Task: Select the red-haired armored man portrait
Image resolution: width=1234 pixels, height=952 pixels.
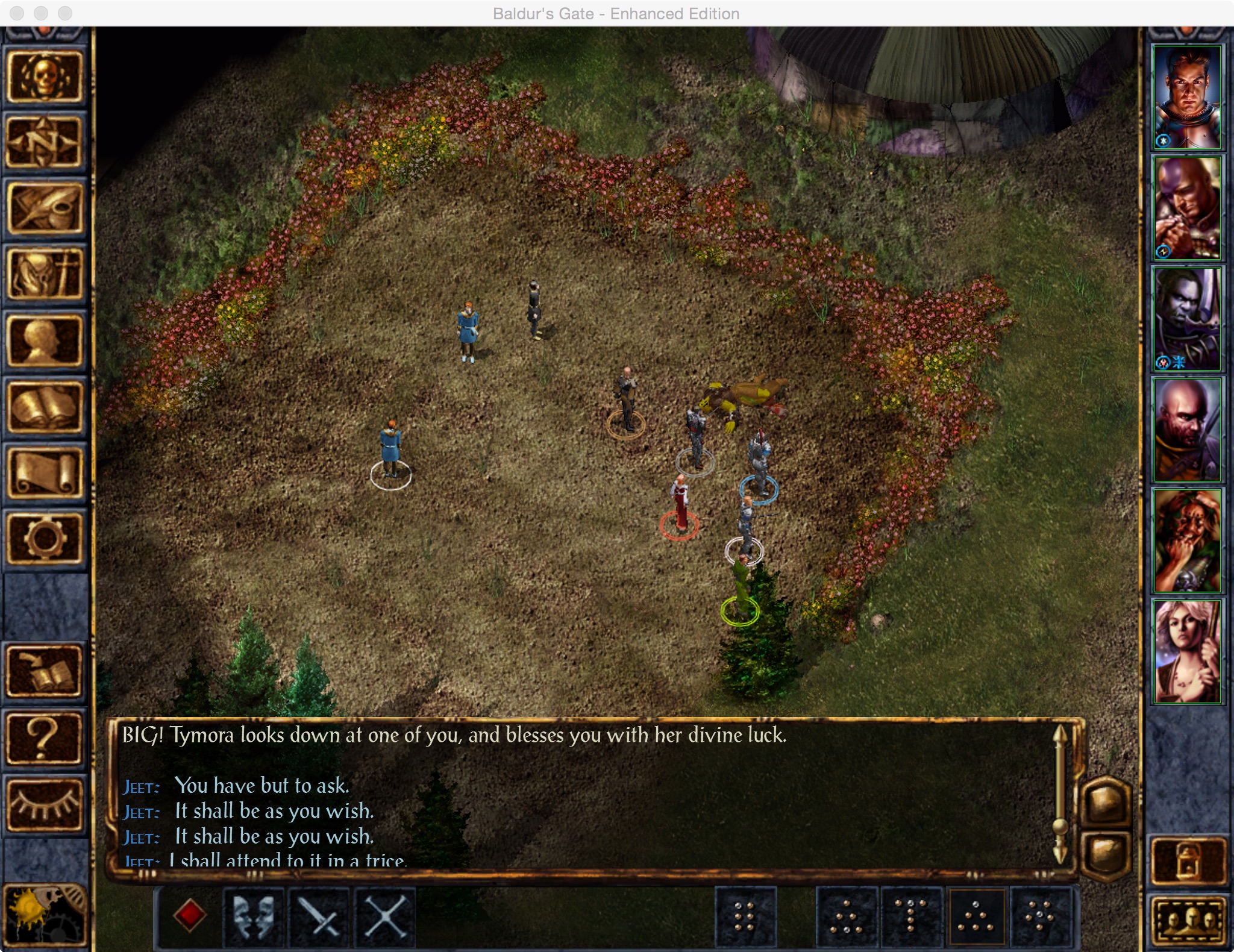Action: point(1186,96)
